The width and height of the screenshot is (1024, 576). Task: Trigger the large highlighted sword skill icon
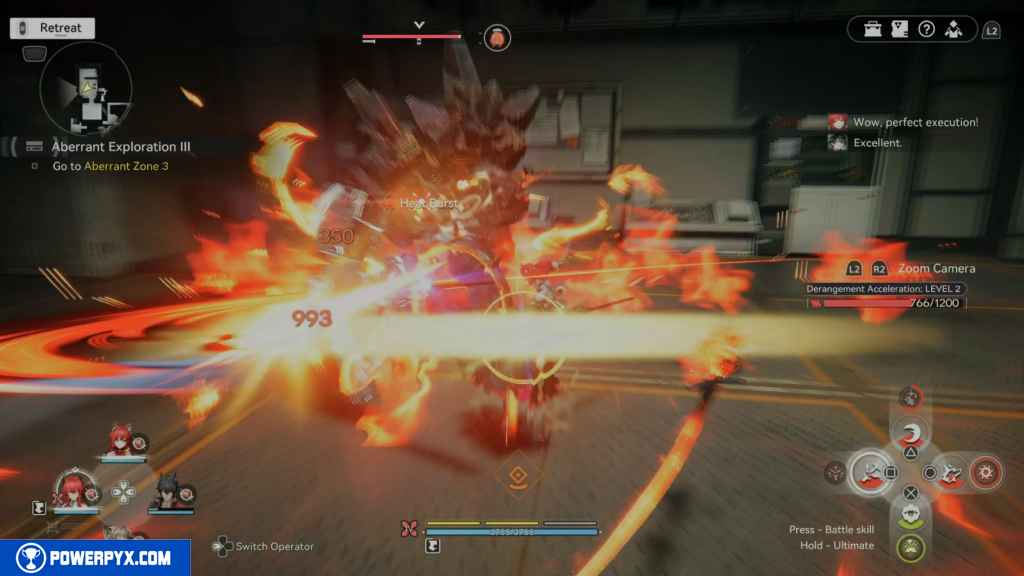pyautogui.click(x=872, y=471)
